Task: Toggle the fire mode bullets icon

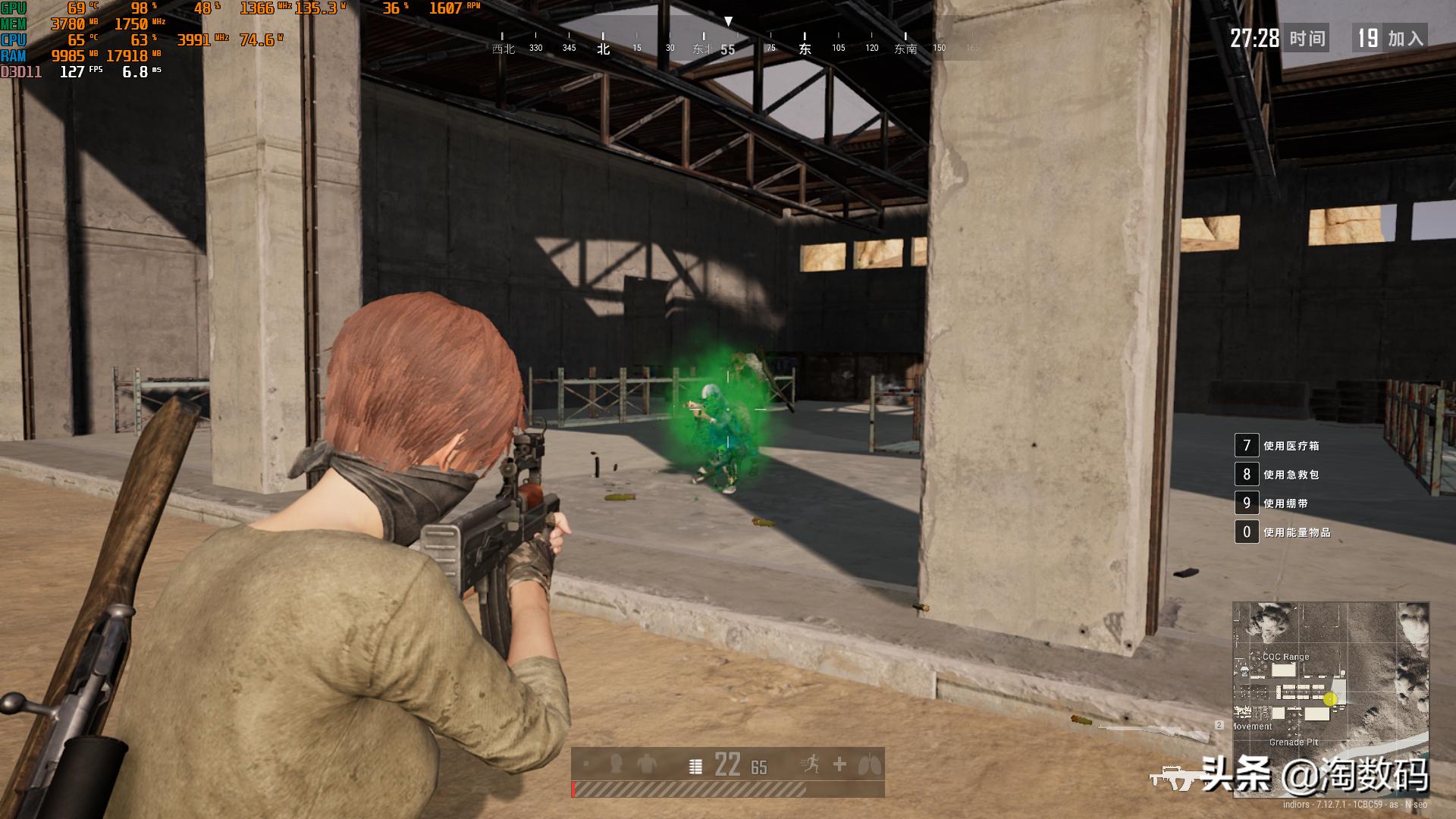Action: pyautogui.click(x=695, y=767)
